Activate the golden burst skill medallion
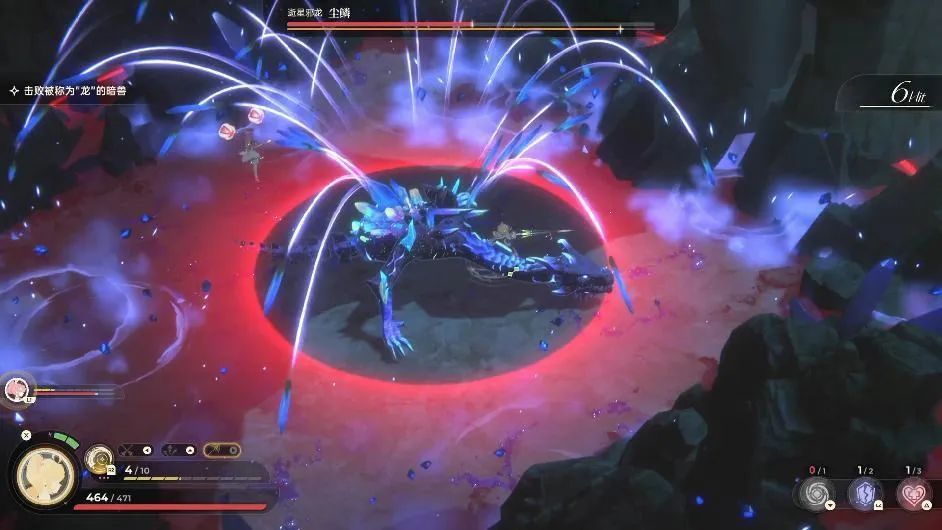Image resolution: width=942 pixels, height=530 pixels. tap(98, 459)
